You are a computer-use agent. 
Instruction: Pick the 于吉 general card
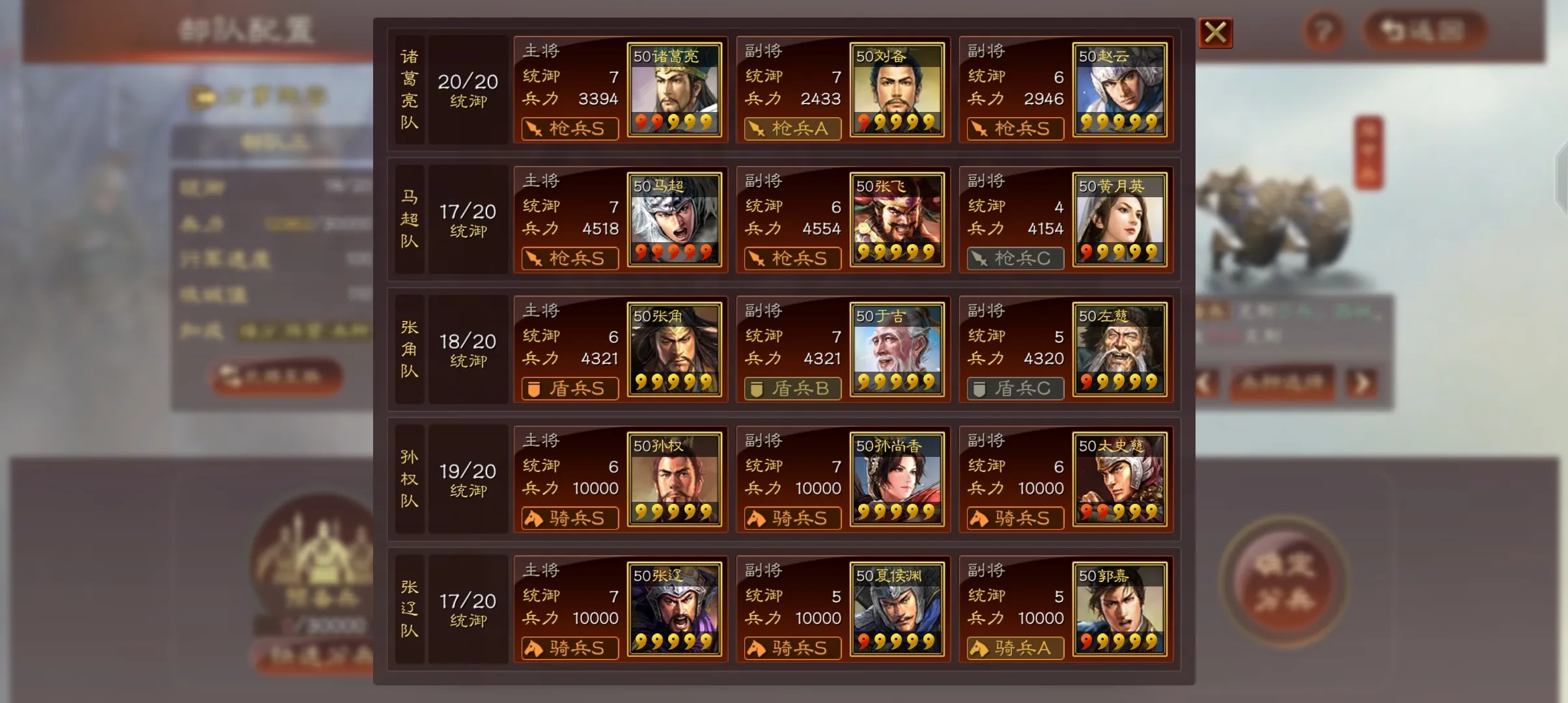click(897, 350)
